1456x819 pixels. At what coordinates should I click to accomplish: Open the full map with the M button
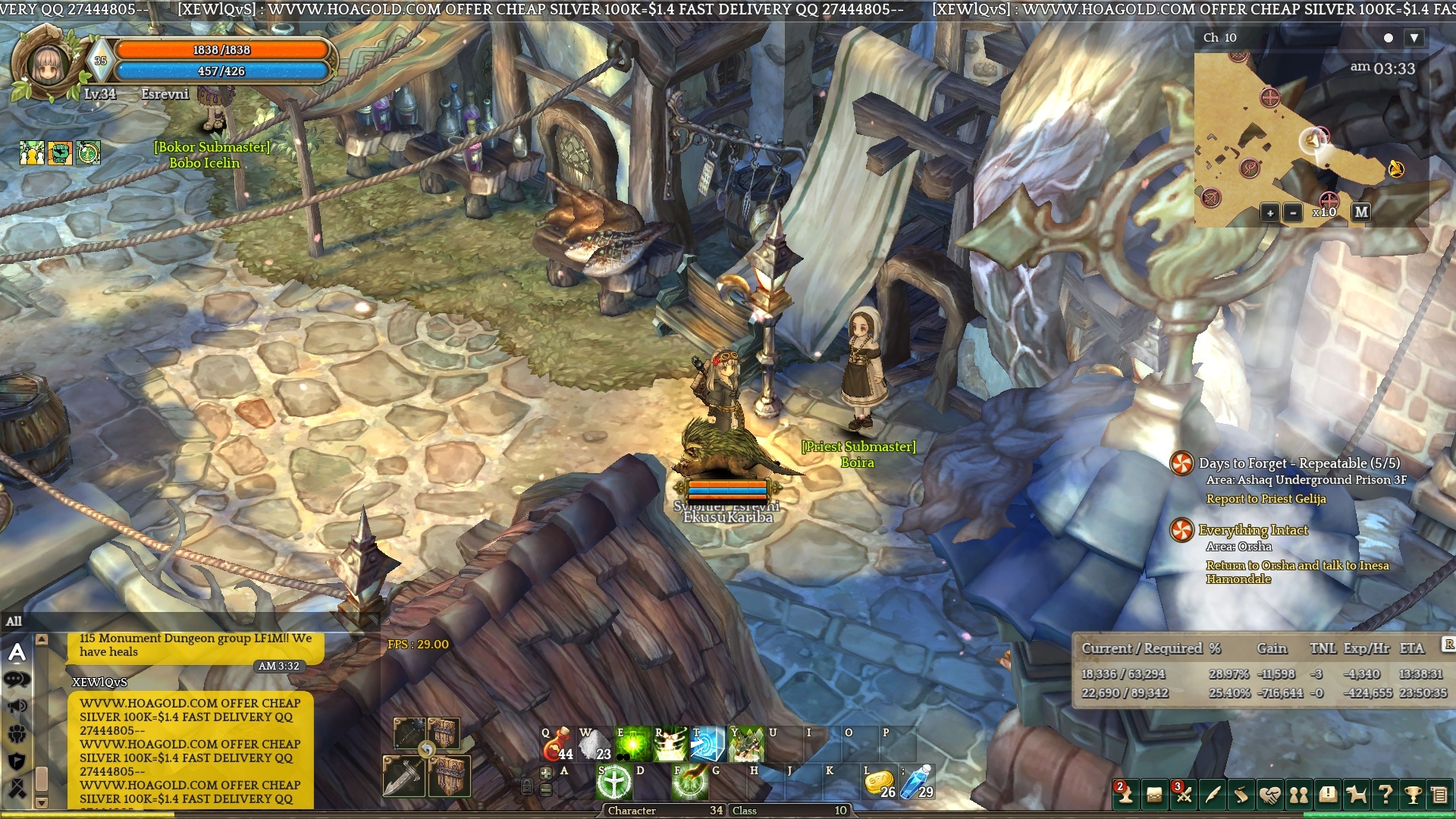point(1361,212)
